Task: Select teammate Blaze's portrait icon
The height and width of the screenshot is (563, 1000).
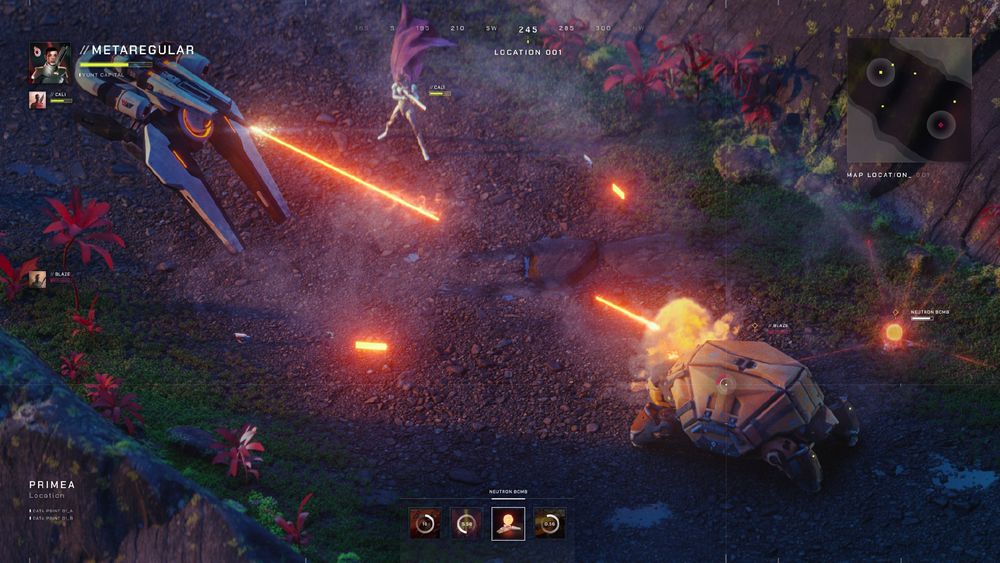Action: pyautogui.click(x=37, y=278)
